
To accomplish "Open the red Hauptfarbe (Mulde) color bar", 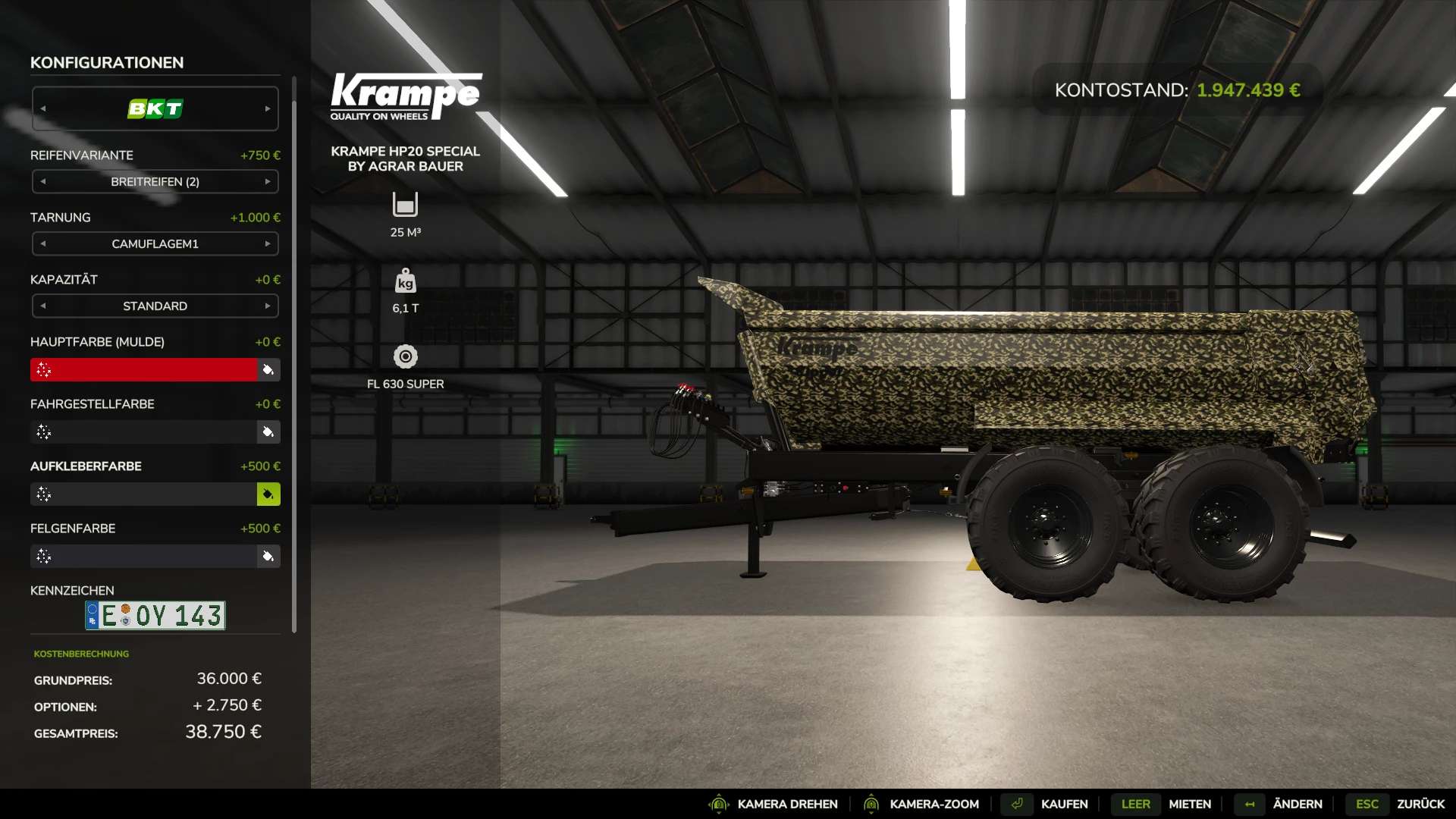I will 144,370.
